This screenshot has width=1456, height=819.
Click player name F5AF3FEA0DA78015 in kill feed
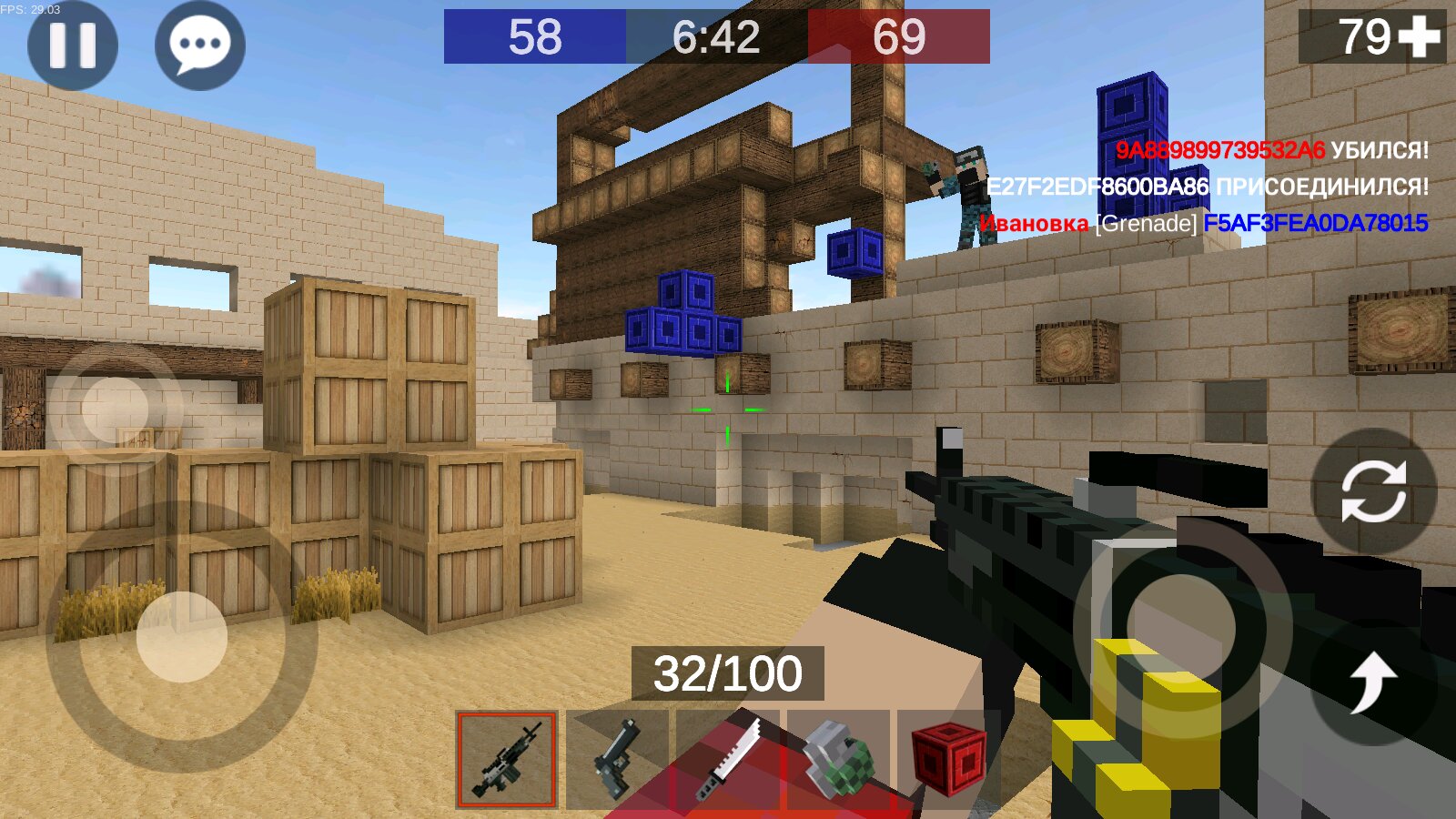1319,222
